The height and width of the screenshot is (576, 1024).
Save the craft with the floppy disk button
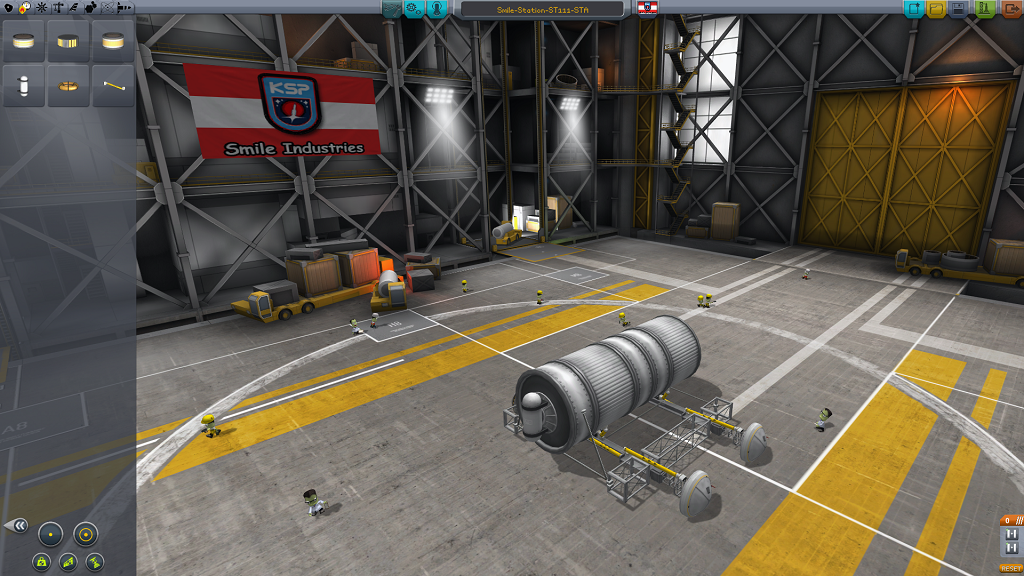[960, 9]
